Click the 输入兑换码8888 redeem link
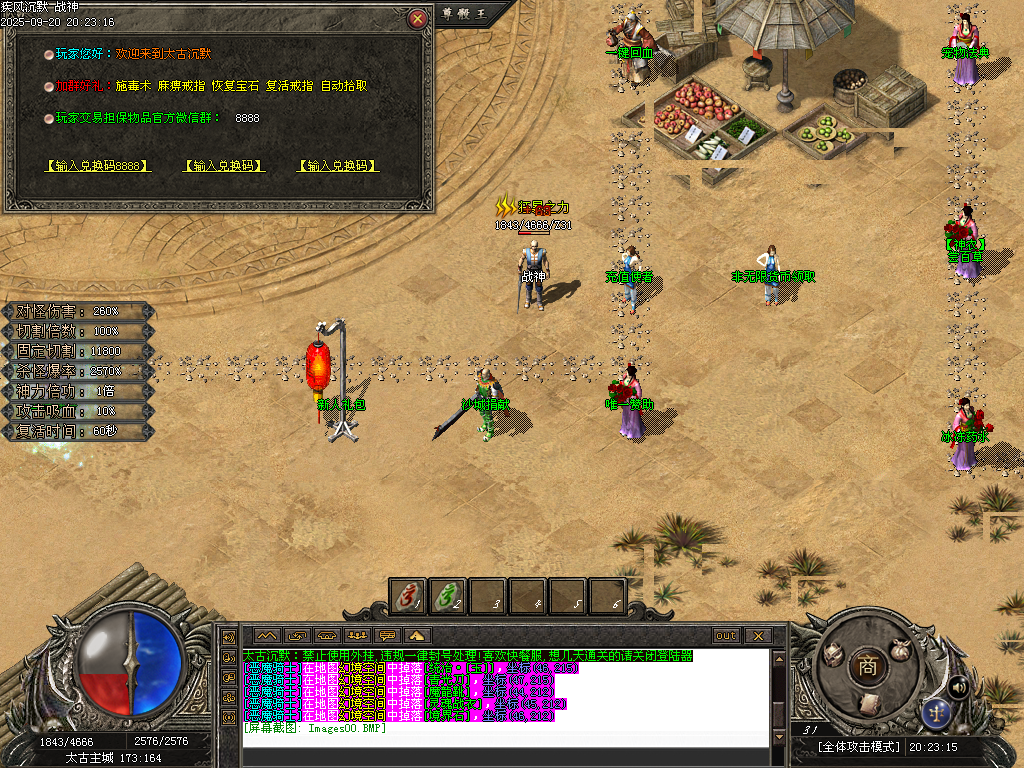Screen dimensions: 1024x768 click(x=98, y=166)
